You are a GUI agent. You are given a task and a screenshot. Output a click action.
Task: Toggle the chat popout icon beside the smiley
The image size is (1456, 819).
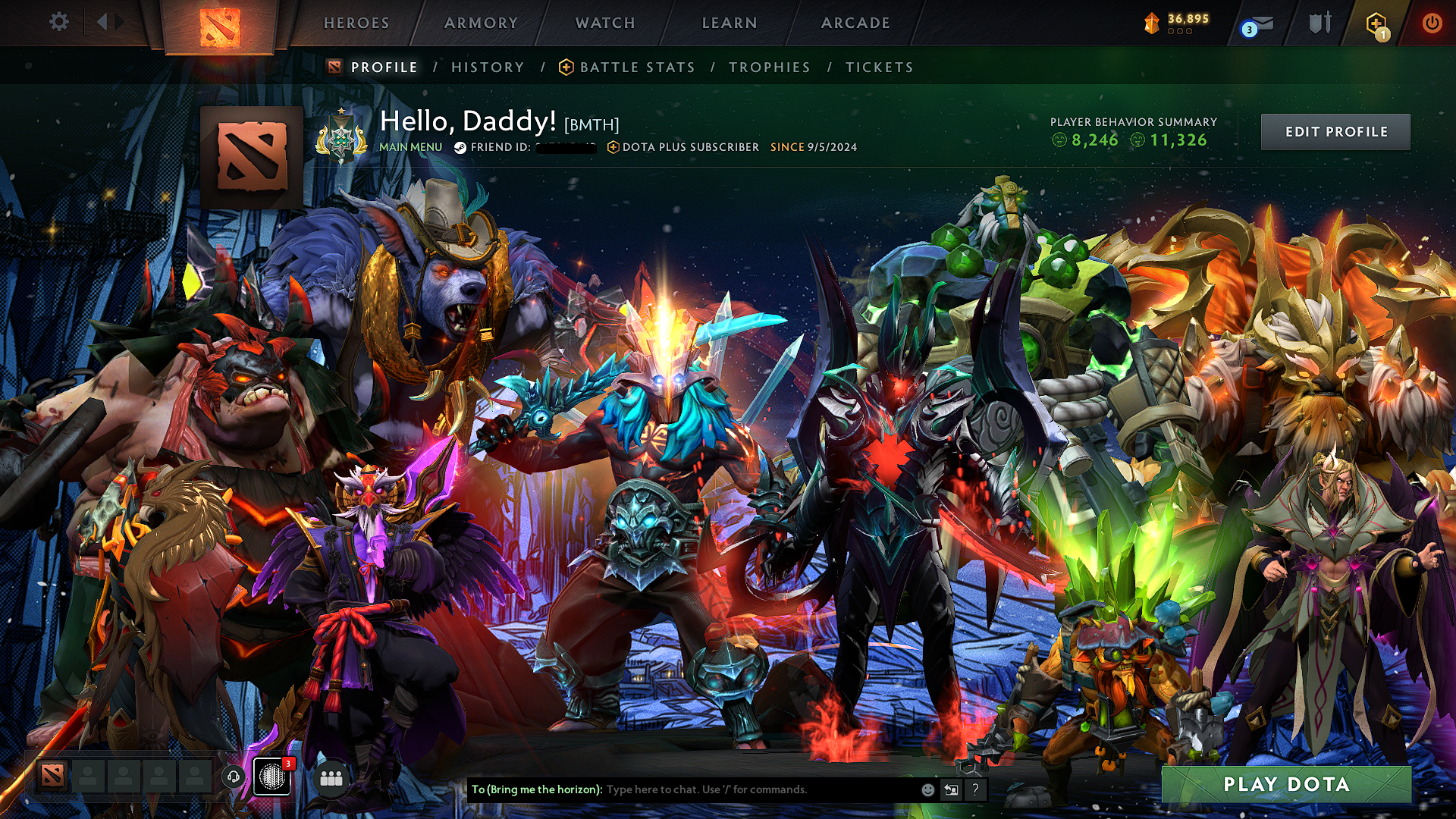[x=951, y=789]
